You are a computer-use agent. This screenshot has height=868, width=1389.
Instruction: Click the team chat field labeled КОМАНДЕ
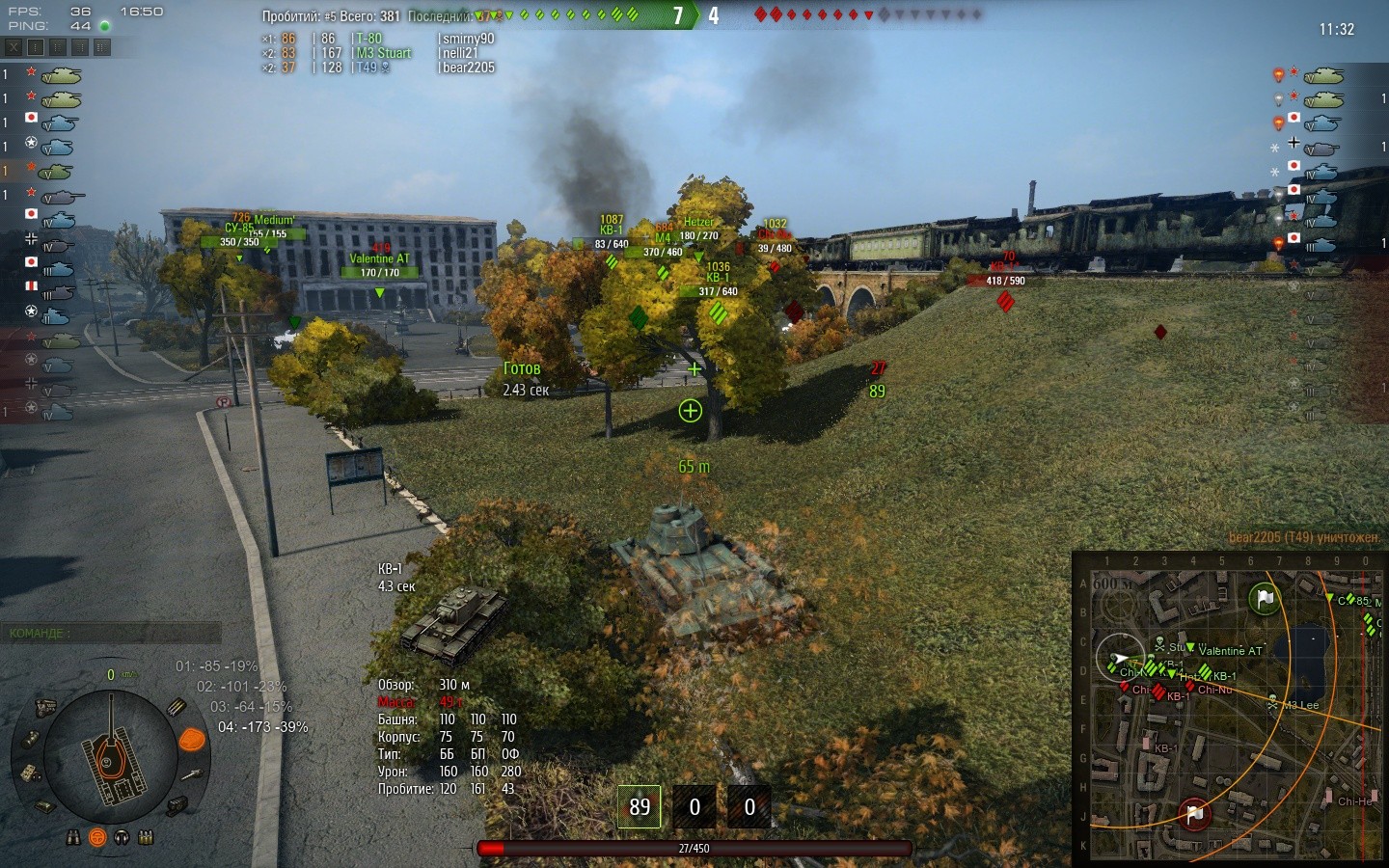[111, 633]
